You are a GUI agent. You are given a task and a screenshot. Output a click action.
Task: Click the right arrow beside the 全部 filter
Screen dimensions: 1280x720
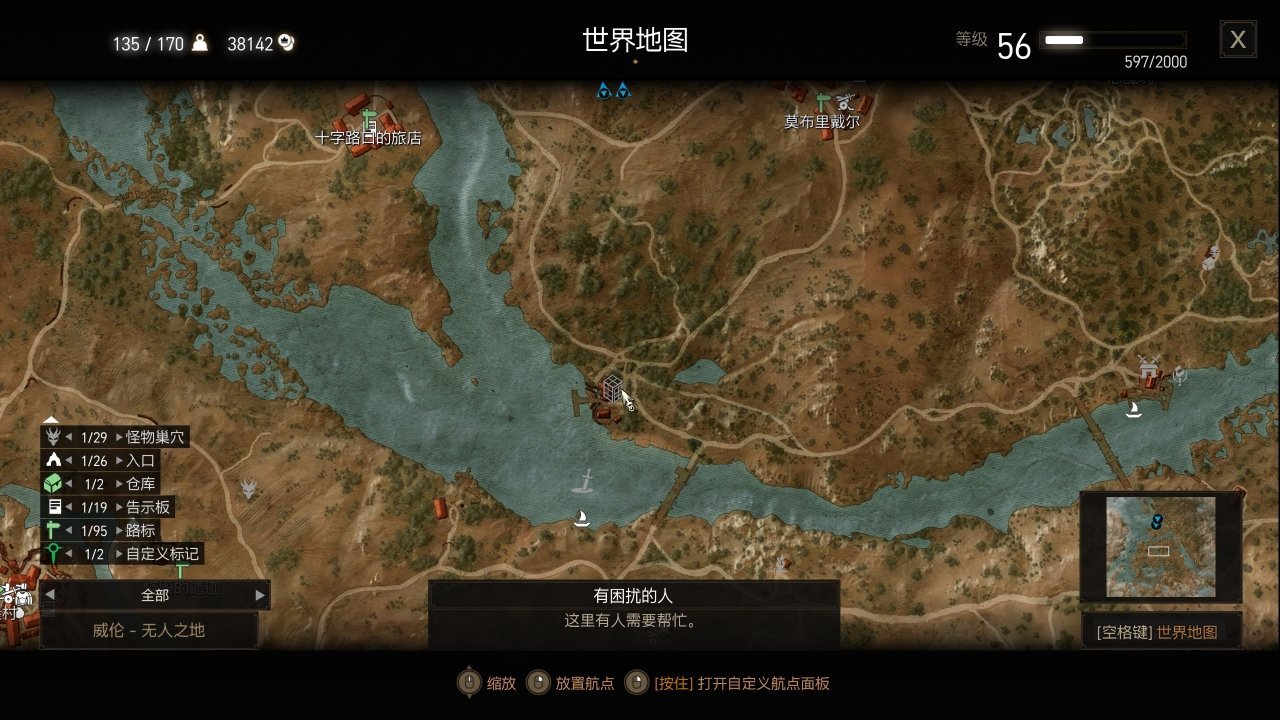point(259,594)
